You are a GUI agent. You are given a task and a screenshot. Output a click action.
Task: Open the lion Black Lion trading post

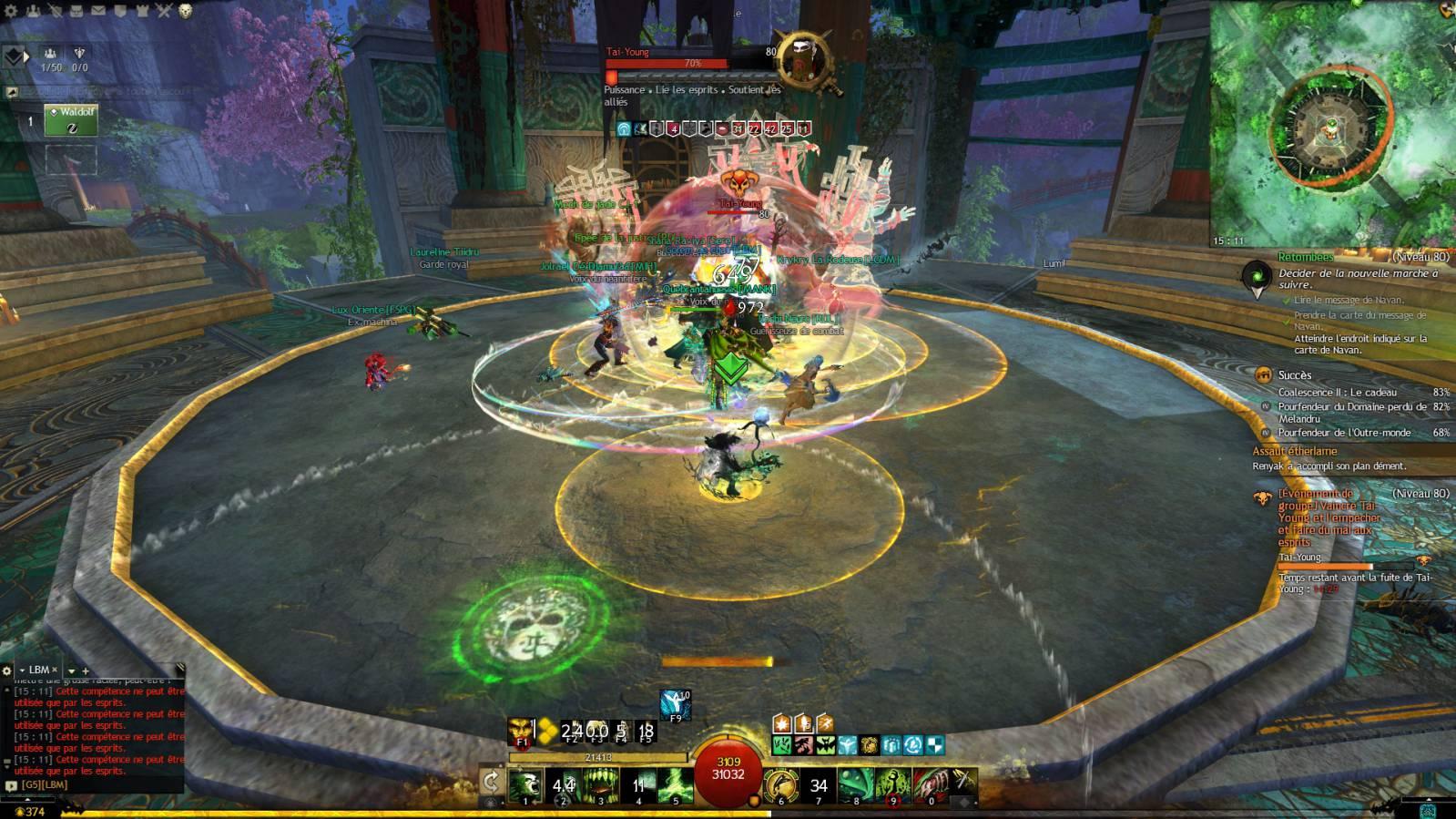186,11
